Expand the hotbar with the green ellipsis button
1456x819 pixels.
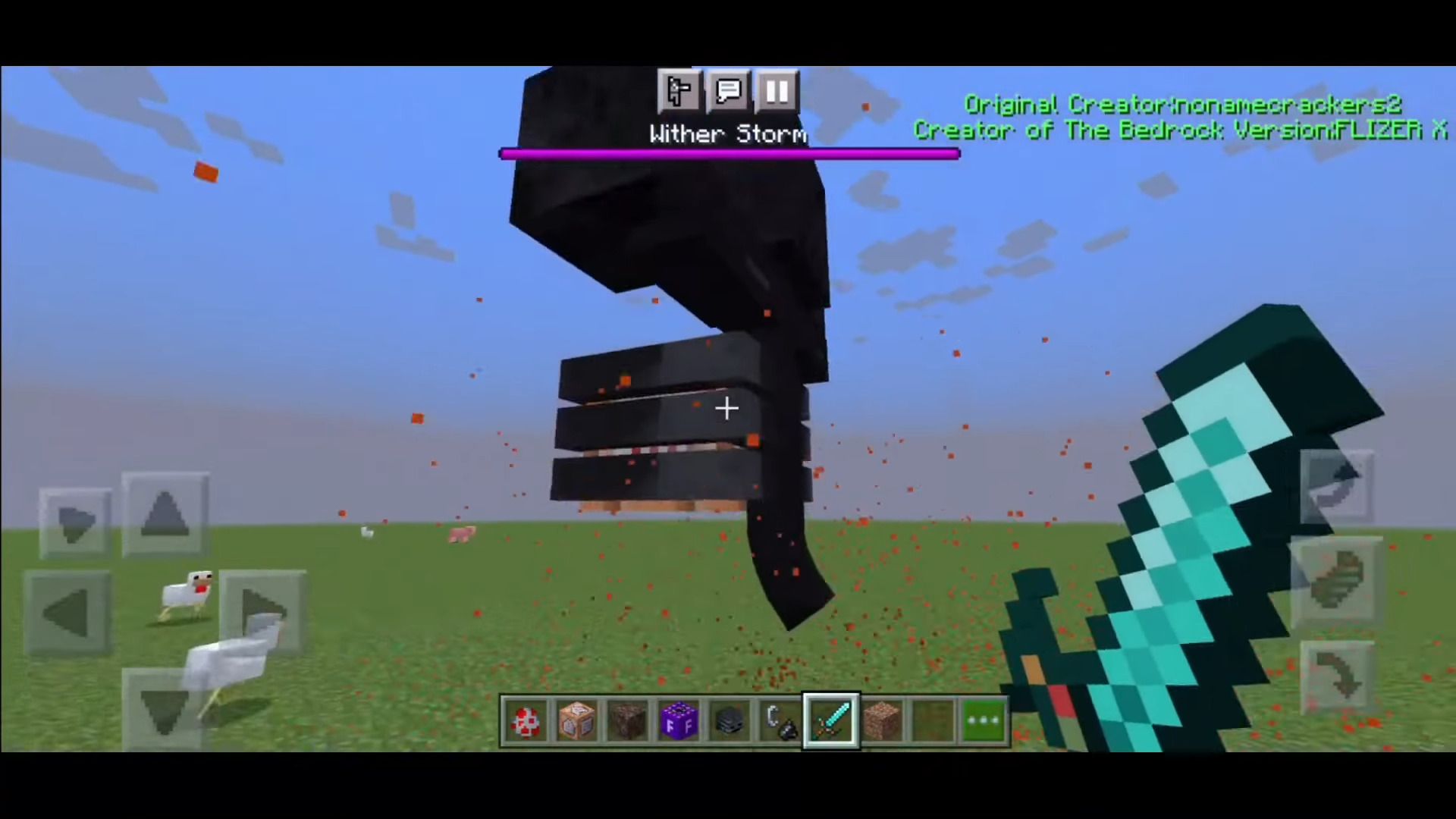click(x=984, y=719)
